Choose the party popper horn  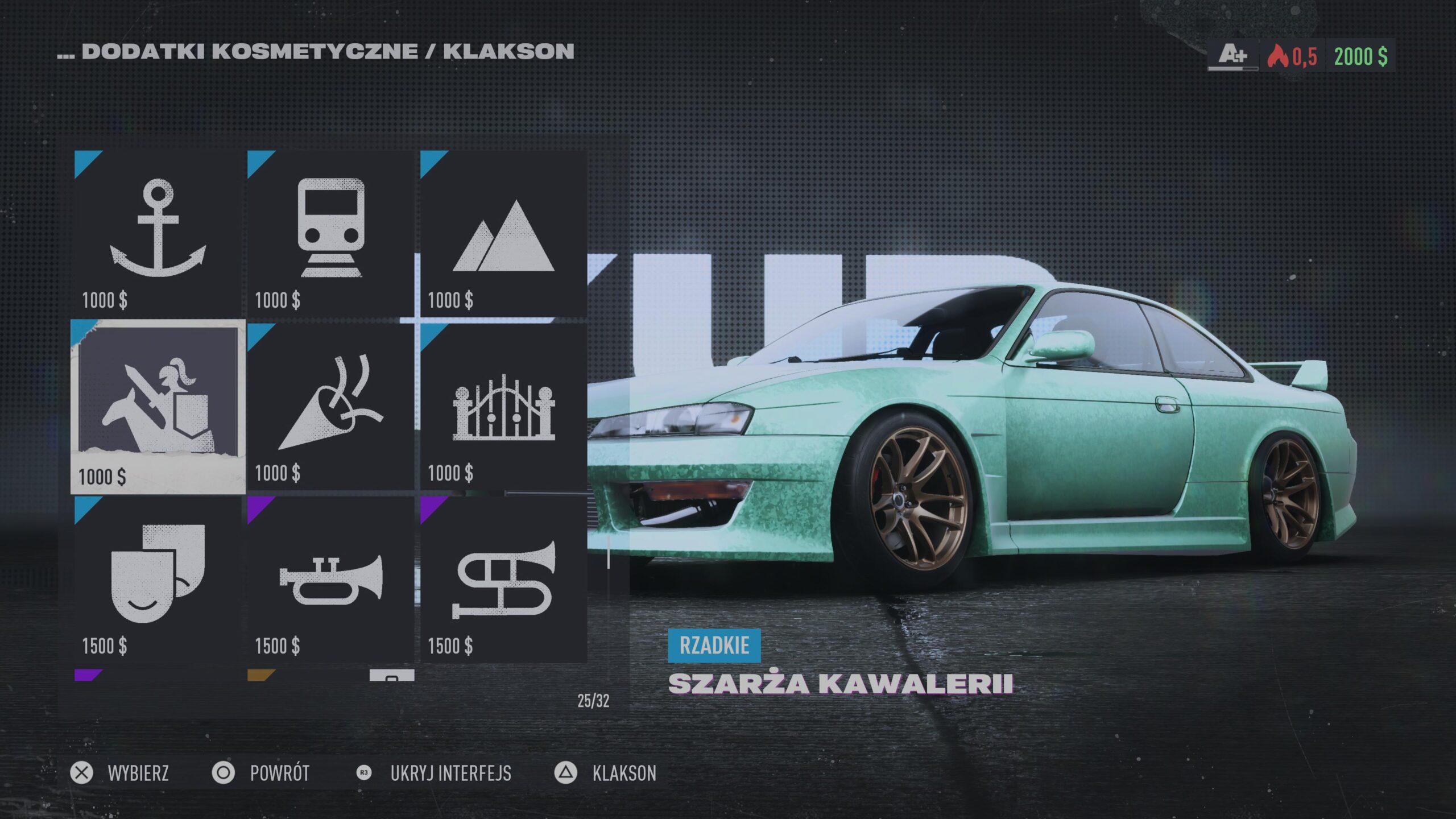(x=331, y=407)
